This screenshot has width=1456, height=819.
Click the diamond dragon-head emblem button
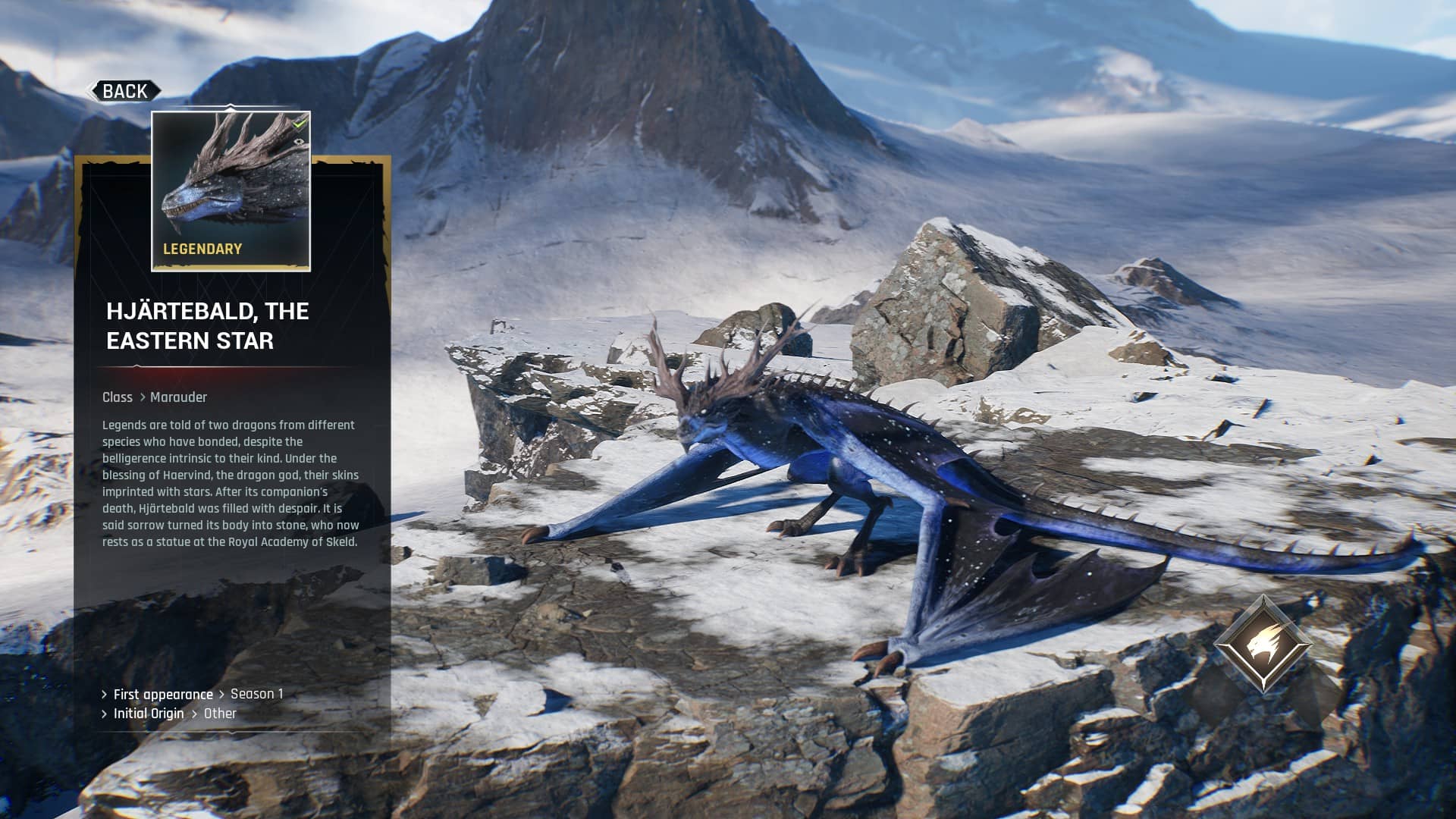(1263, 644)
